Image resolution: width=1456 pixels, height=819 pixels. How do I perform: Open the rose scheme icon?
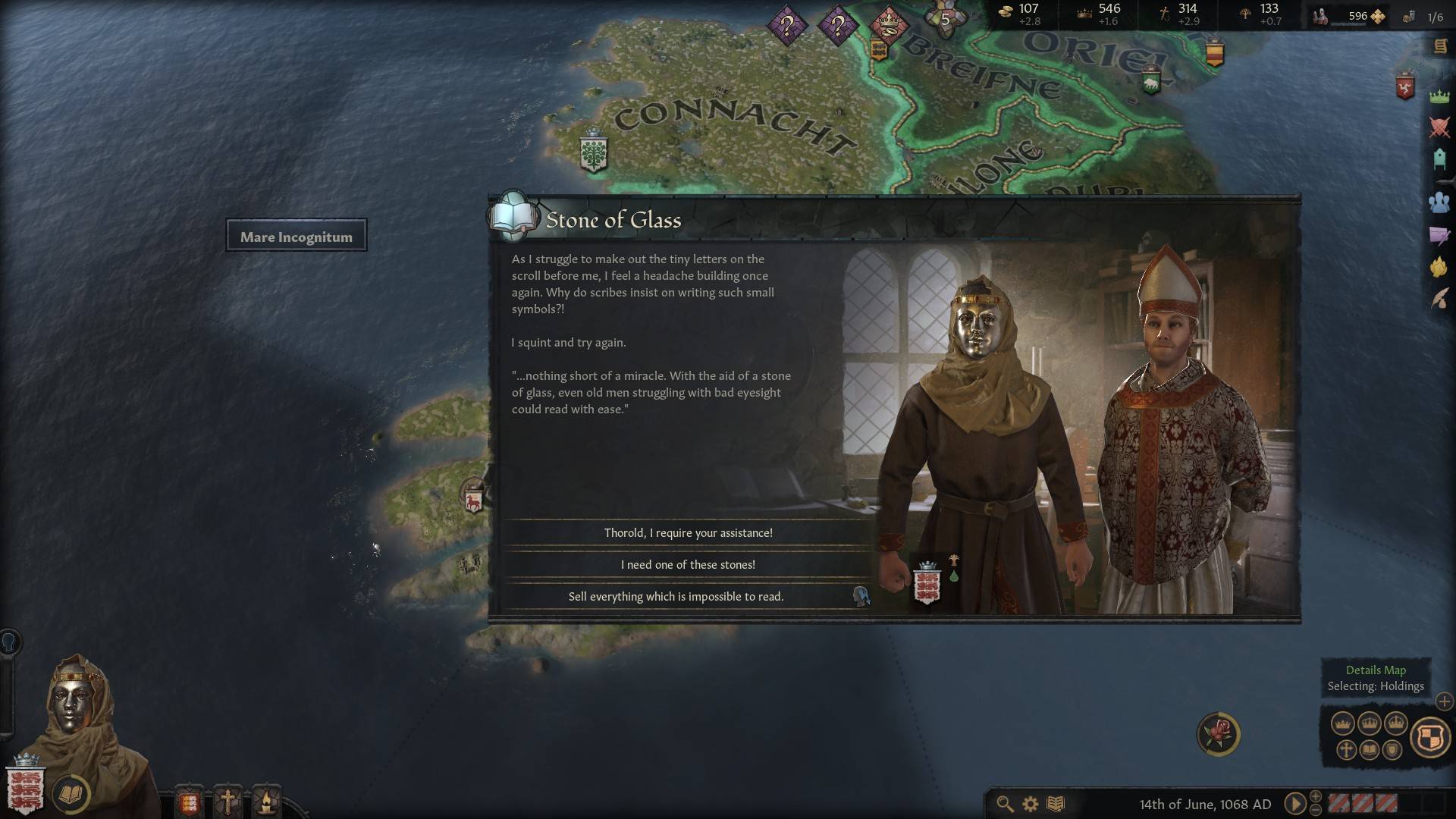pos(1218,733)
